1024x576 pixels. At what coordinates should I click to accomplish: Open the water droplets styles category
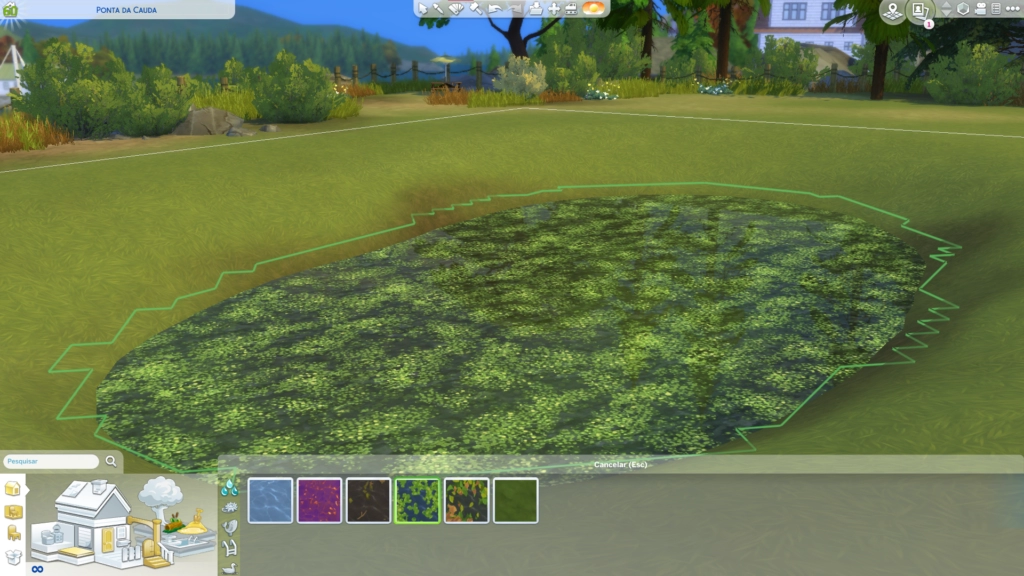(230, 487)
